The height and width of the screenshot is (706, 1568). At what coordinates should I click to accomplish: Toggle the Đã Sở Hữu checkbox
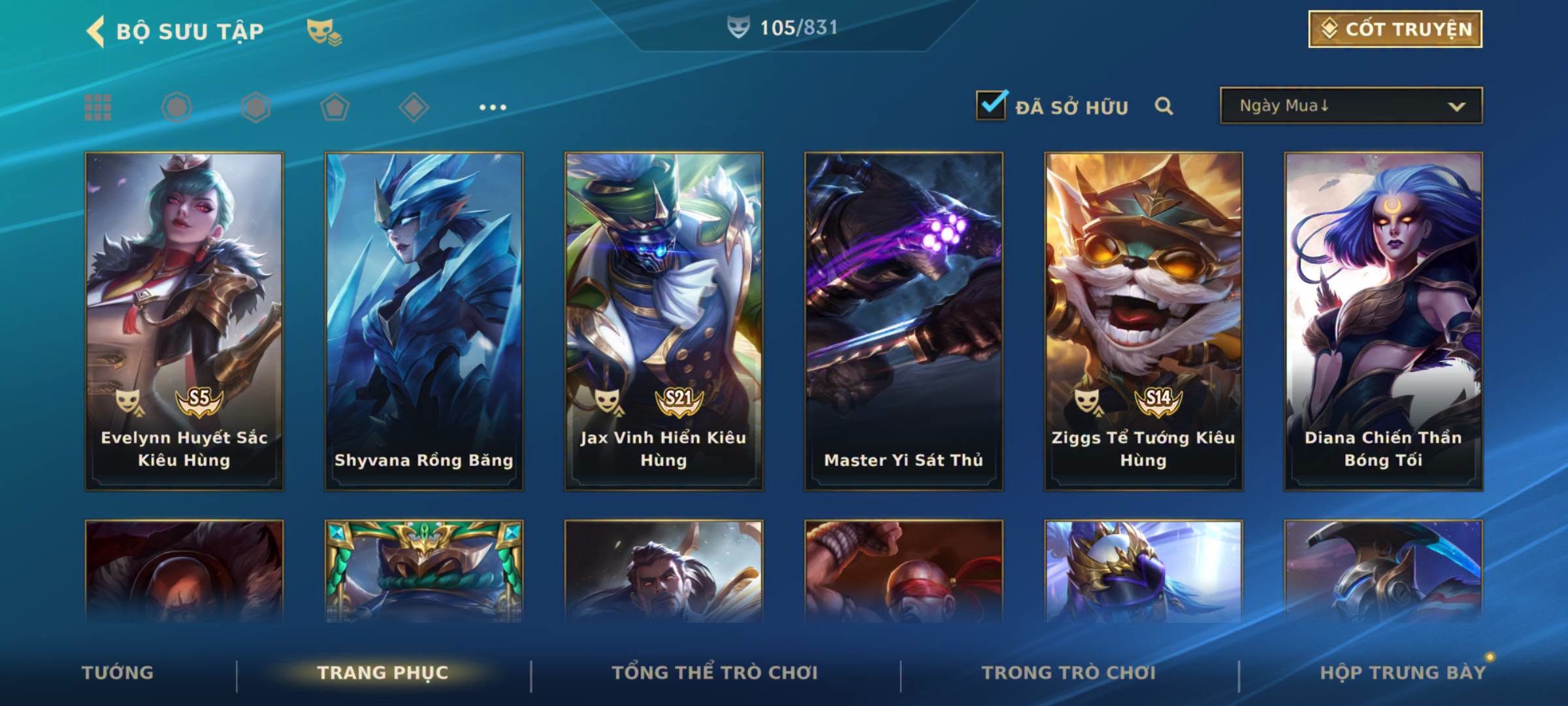(x=991, y=105)
